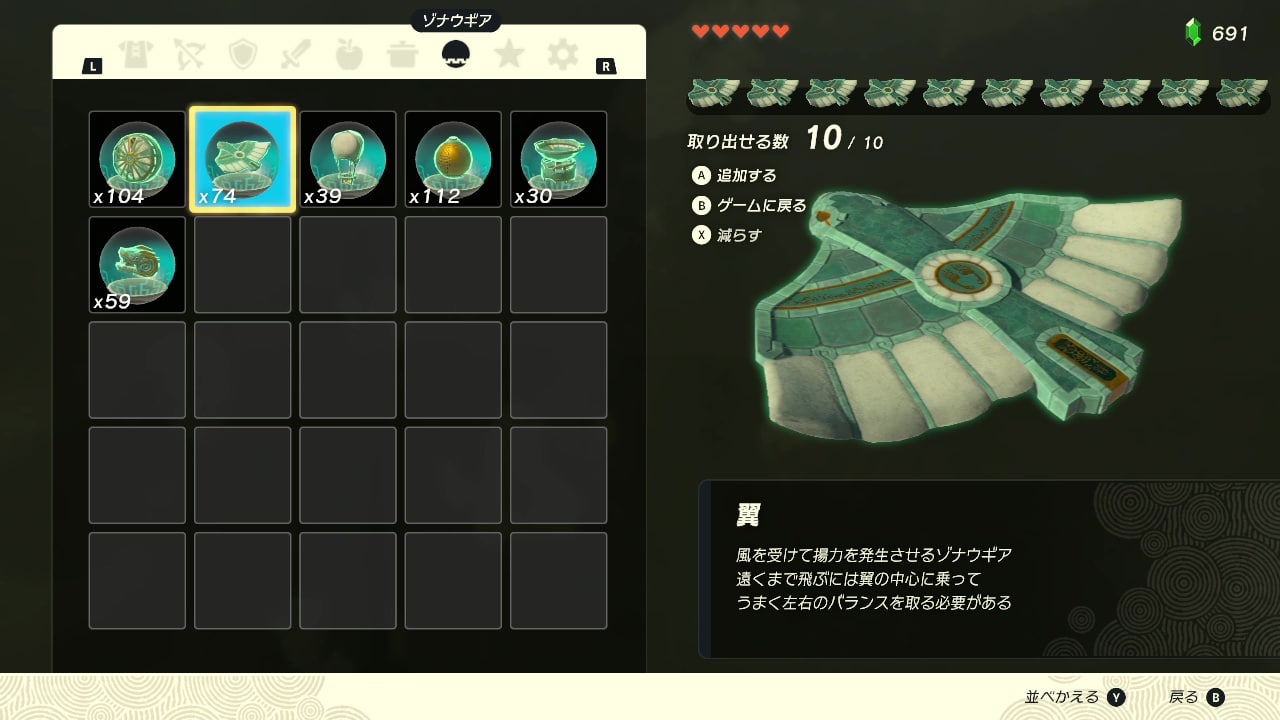
Task: Choose the highlighted wing capsule slot
Action: (242, 159)
